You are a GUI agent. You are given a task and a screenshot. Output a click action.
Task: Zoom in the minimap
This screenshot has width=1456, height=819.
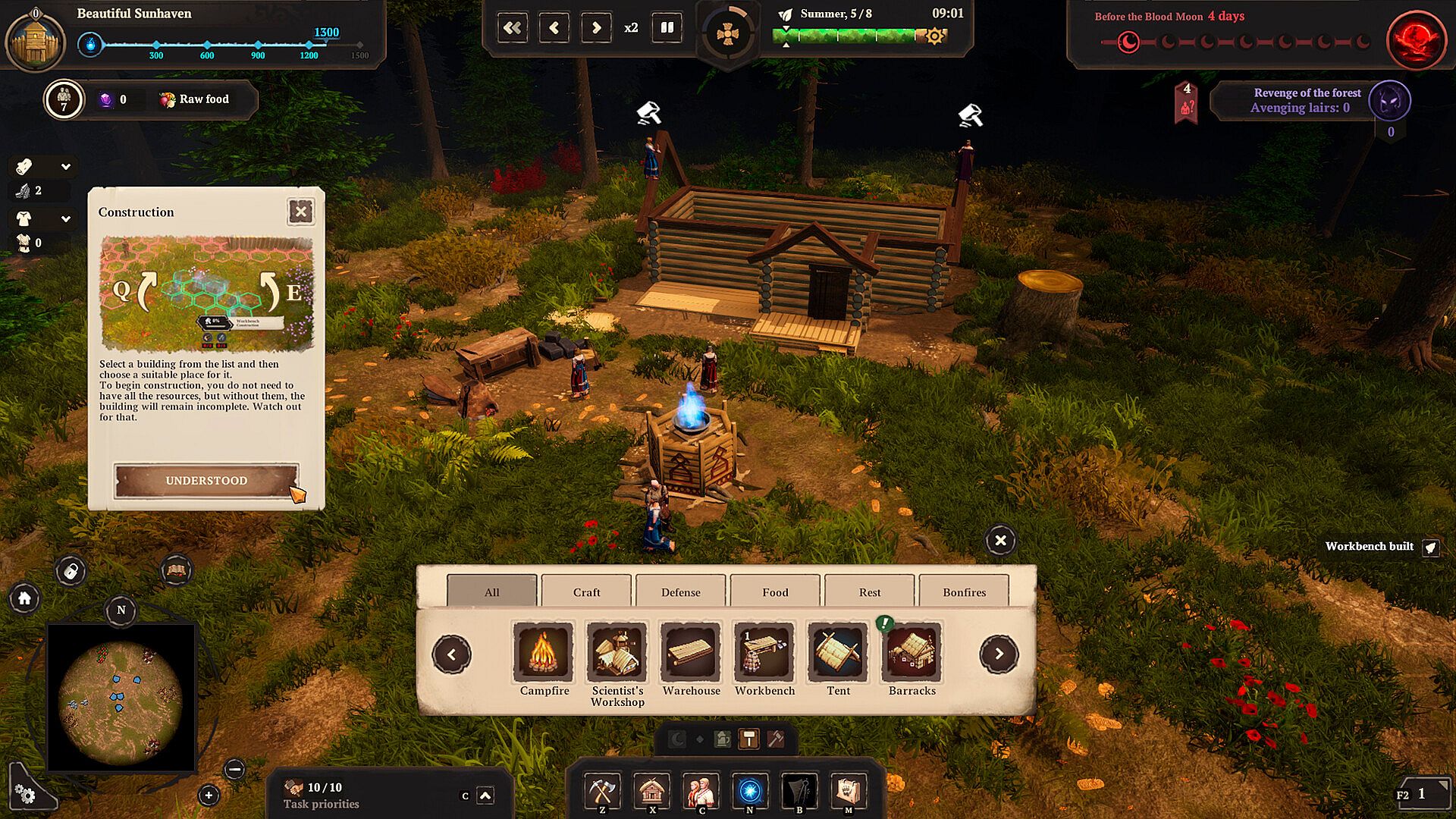(209, 795)
